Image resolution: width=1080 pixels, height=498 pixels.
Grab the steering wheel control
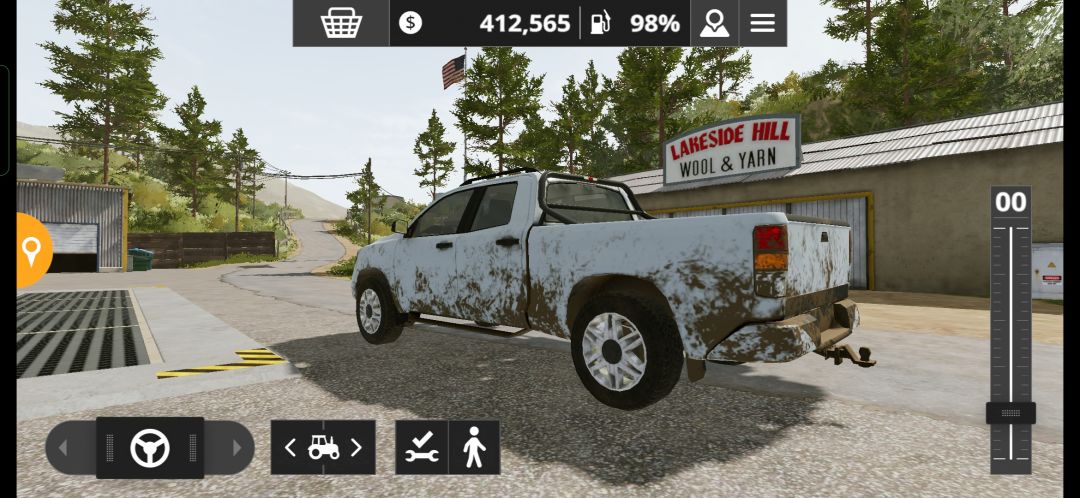150,448
